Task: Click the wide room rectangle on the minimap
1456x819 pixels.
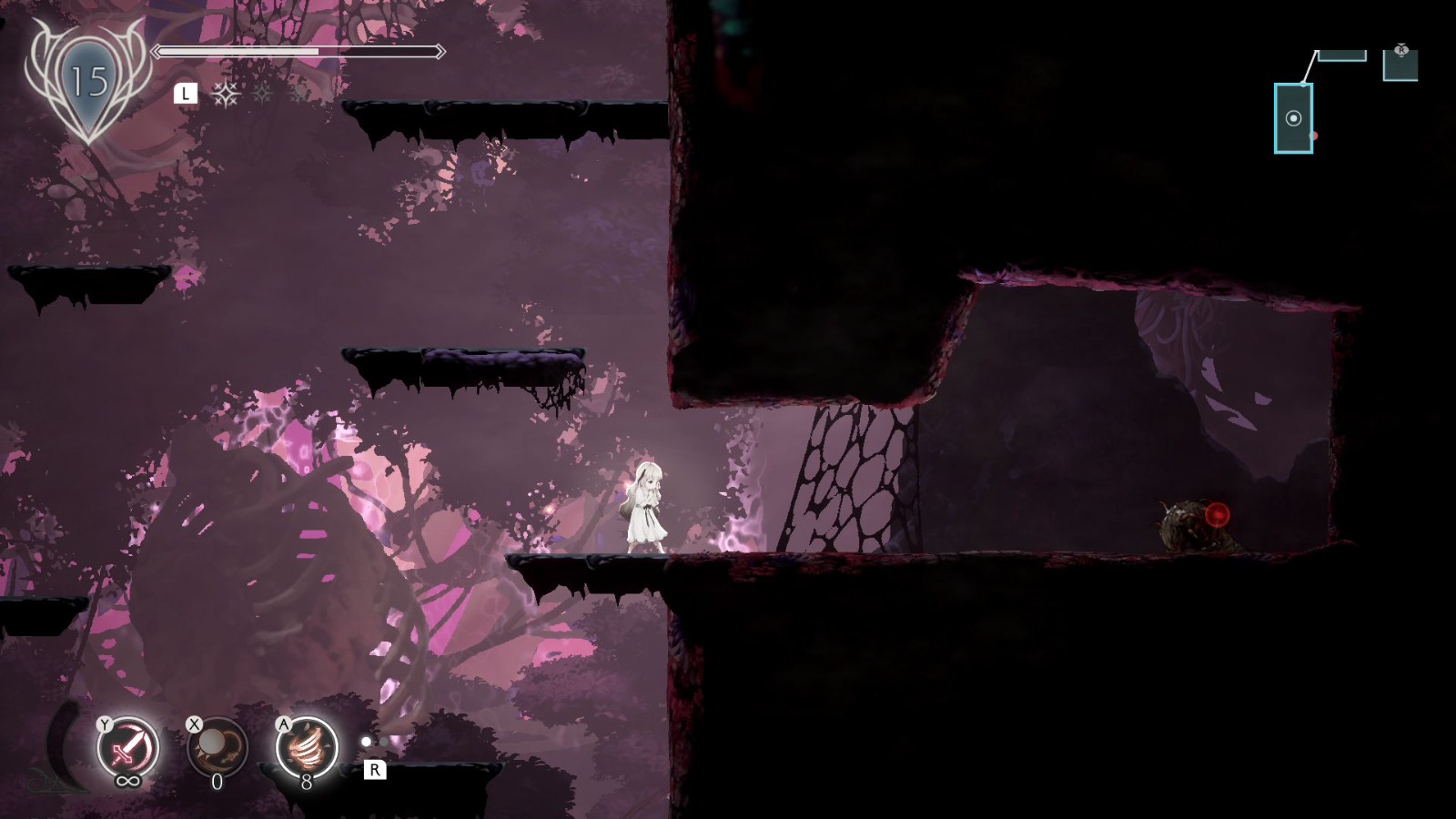Action: 1342,56
